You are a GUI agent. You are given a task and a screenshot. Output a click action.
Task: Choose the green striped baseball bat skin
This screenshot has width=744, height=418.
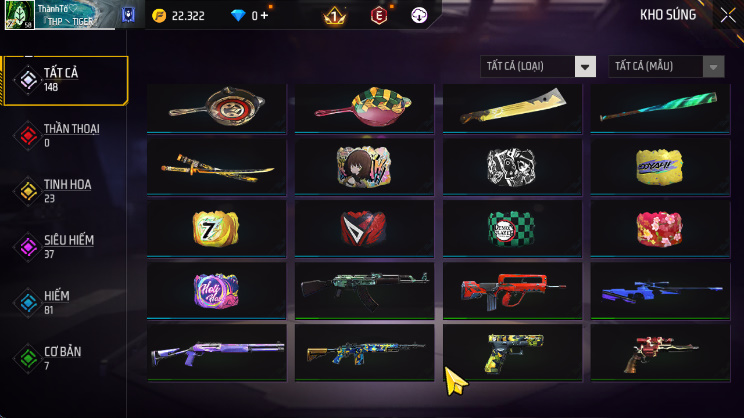point(660,108)
